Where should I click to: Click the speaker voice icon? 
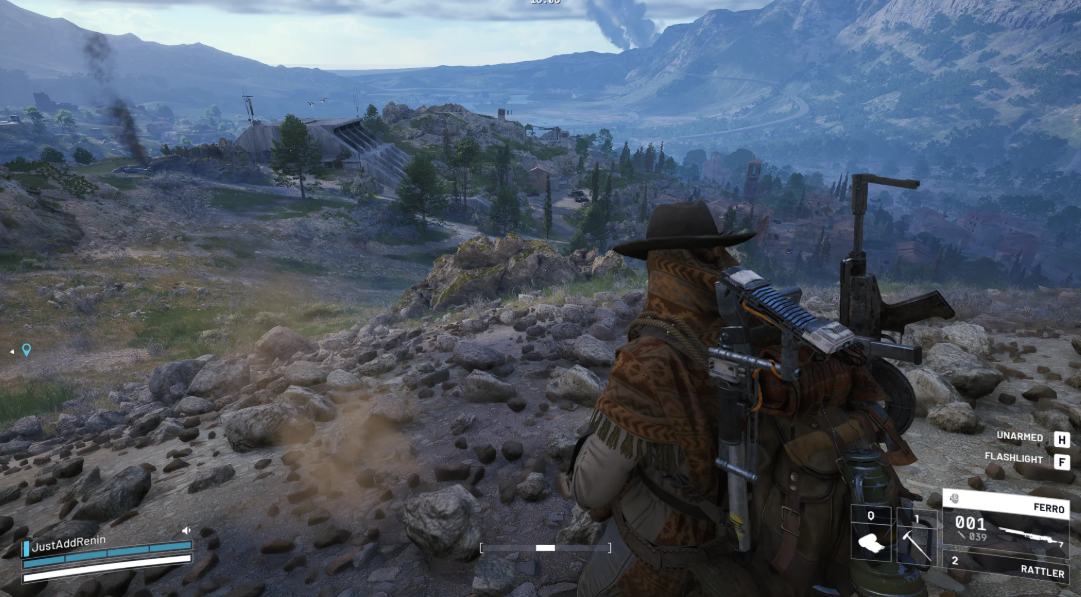click(186, 531)
